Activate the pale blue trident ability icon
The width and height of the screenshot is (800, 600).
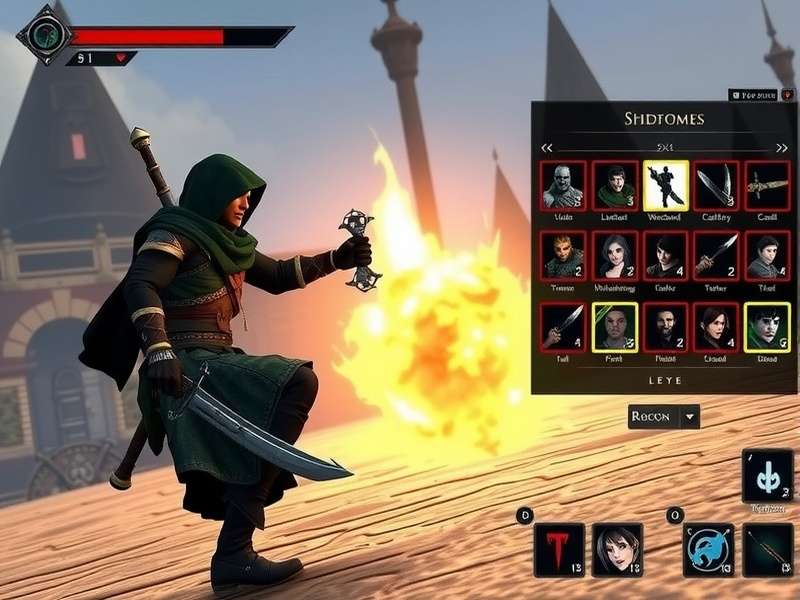coord(767,476)
